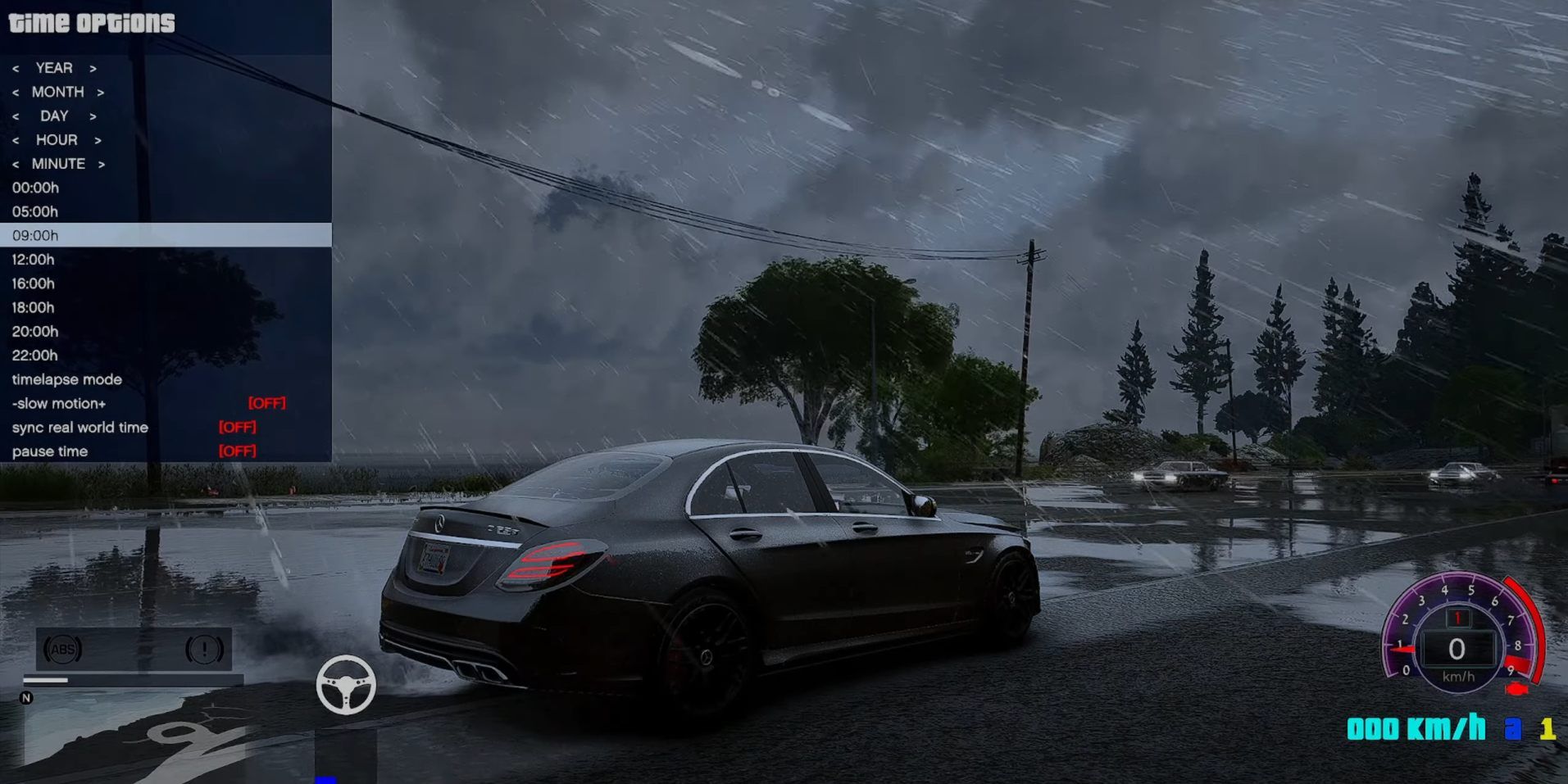Viewport: 1568px width, 784px height.
Task: Click the minimap in the corner
Action: click(131, 733)
